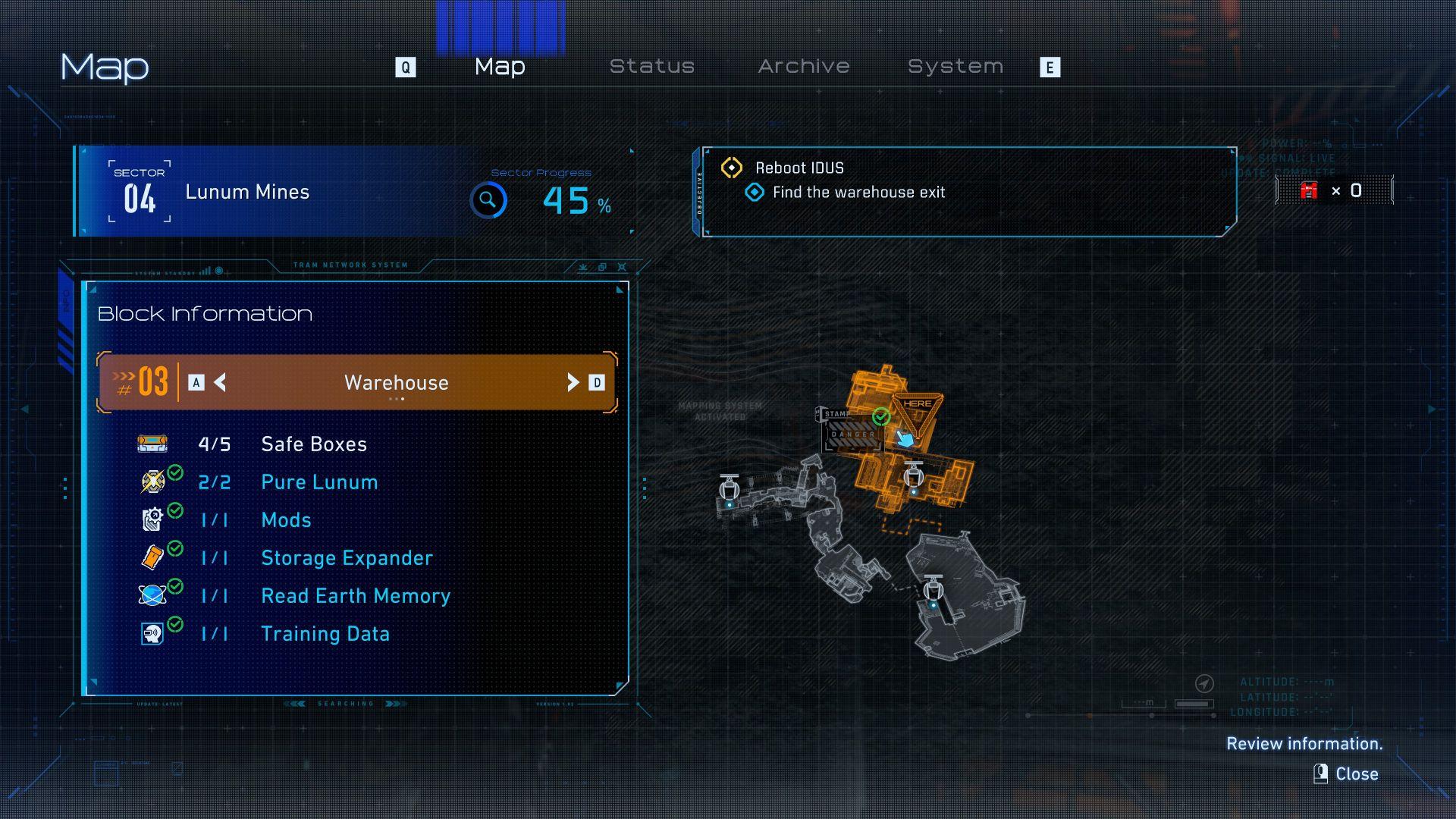
Task: Open the Archive tab
Action: tap(803, 67)
